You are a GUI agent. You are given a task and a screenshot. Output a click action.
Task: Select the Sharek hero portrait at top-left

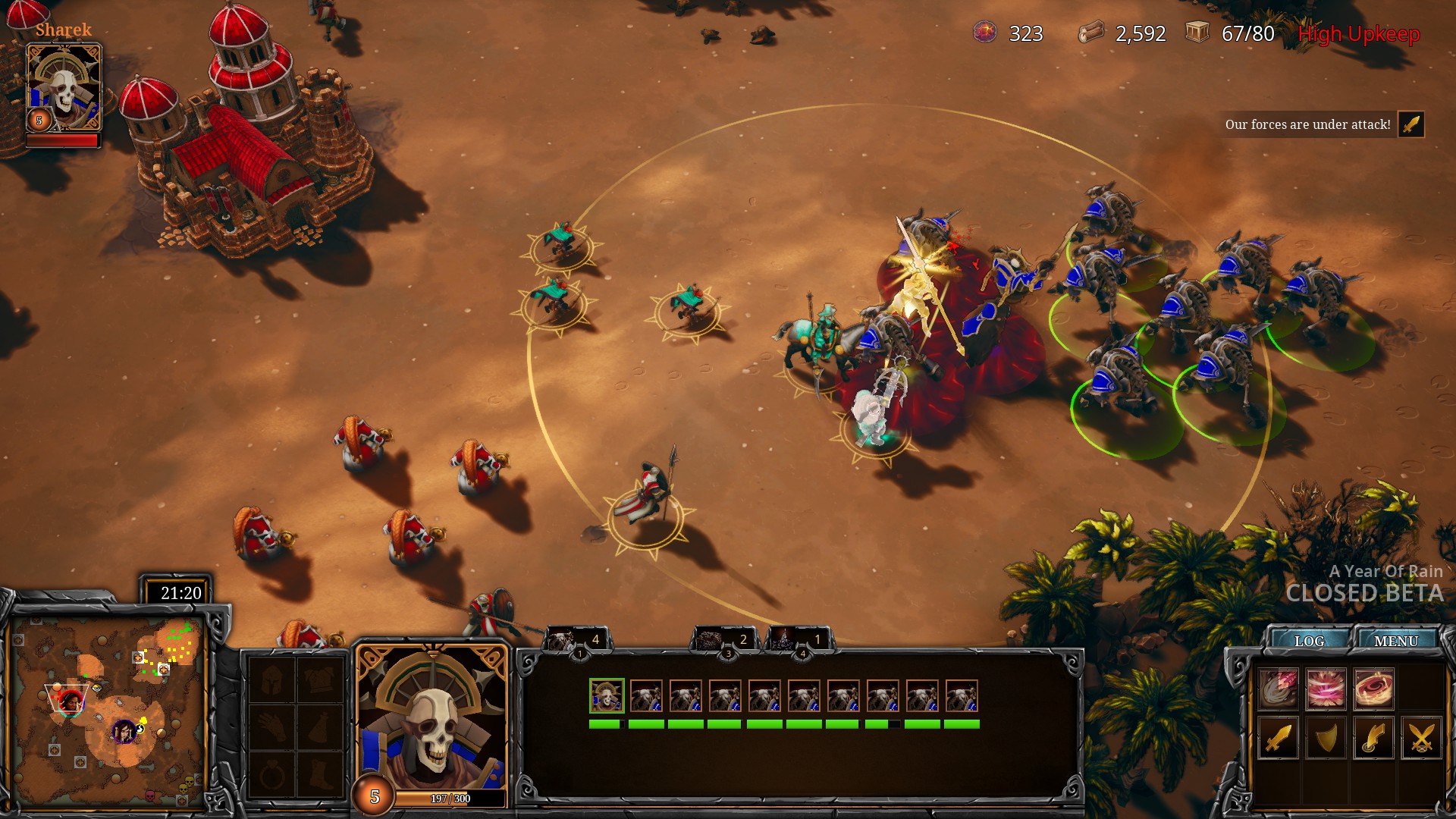click(x=64, y=87)
